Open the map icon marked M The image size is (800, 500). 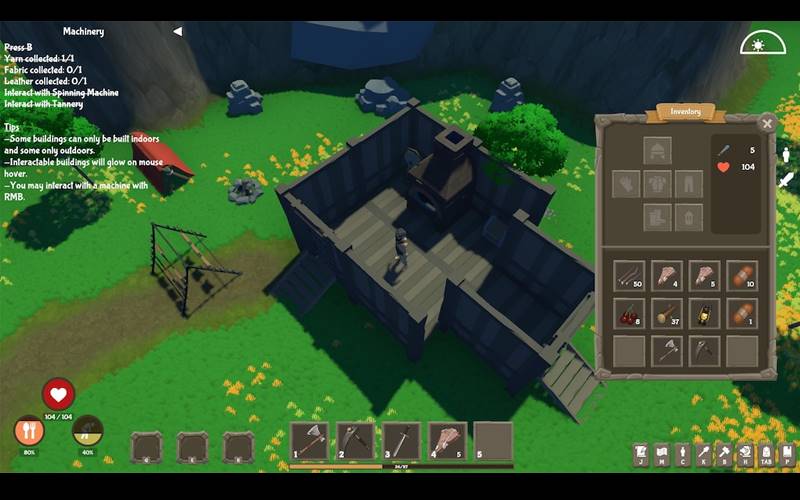click(661, 455)
